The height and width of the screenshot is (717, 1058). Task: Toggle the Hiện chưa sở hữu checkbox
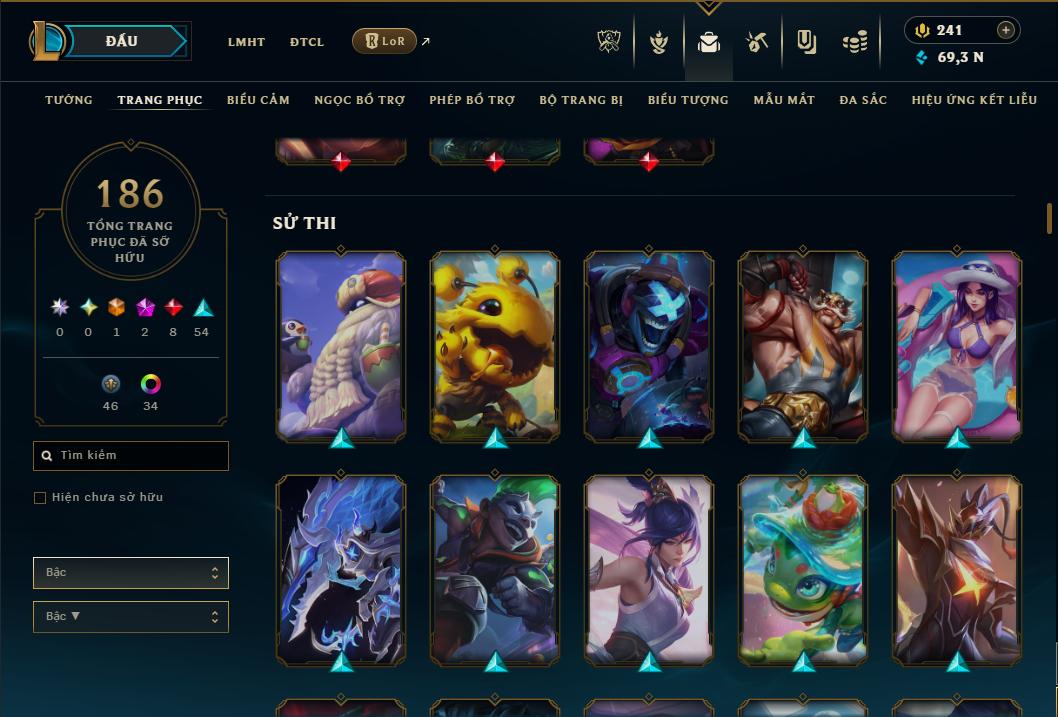pyautogui.click(x=40, y=498)
